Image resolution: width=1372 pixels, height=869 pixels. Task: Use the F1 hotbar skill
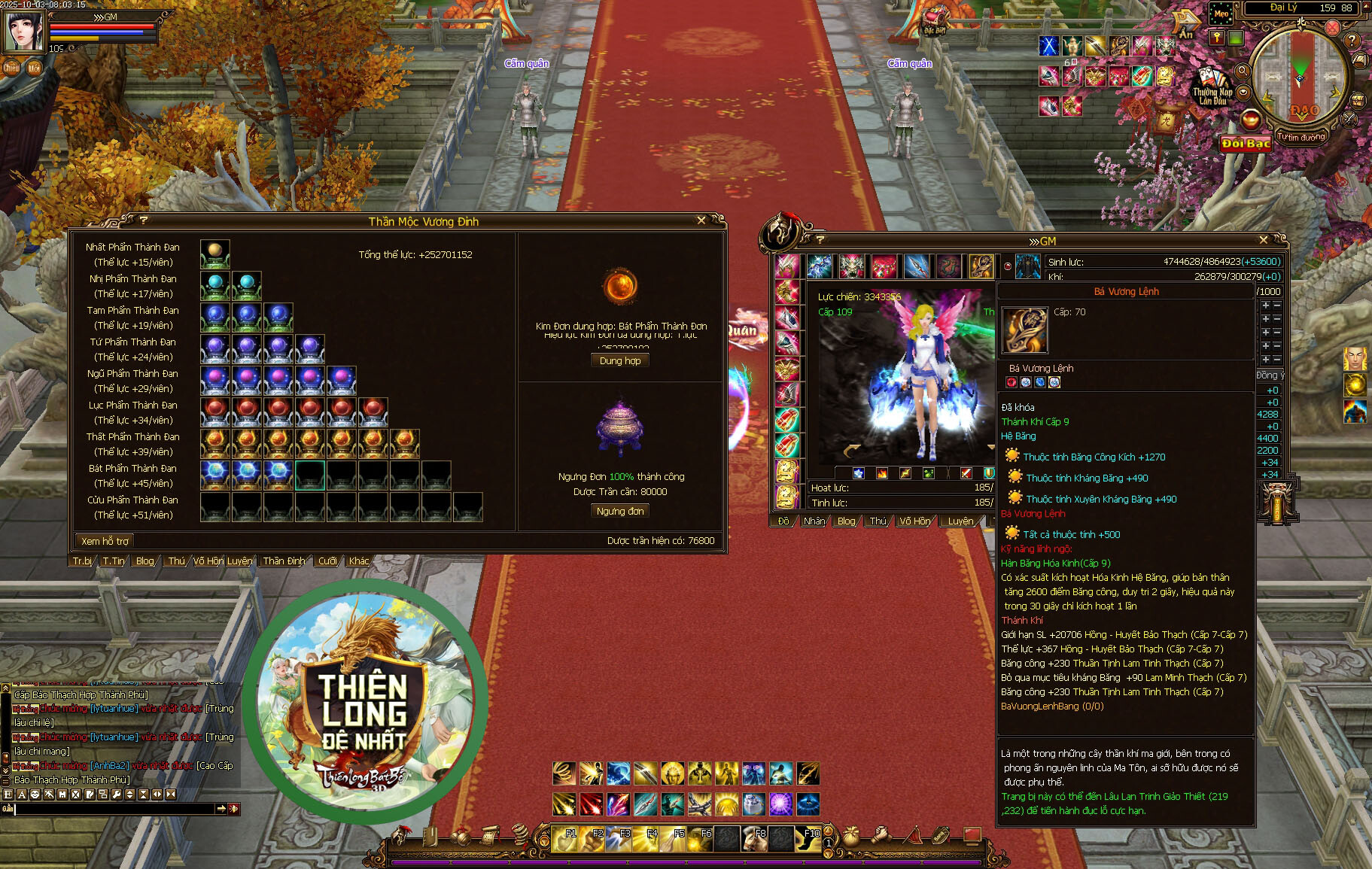coord(564,838)
